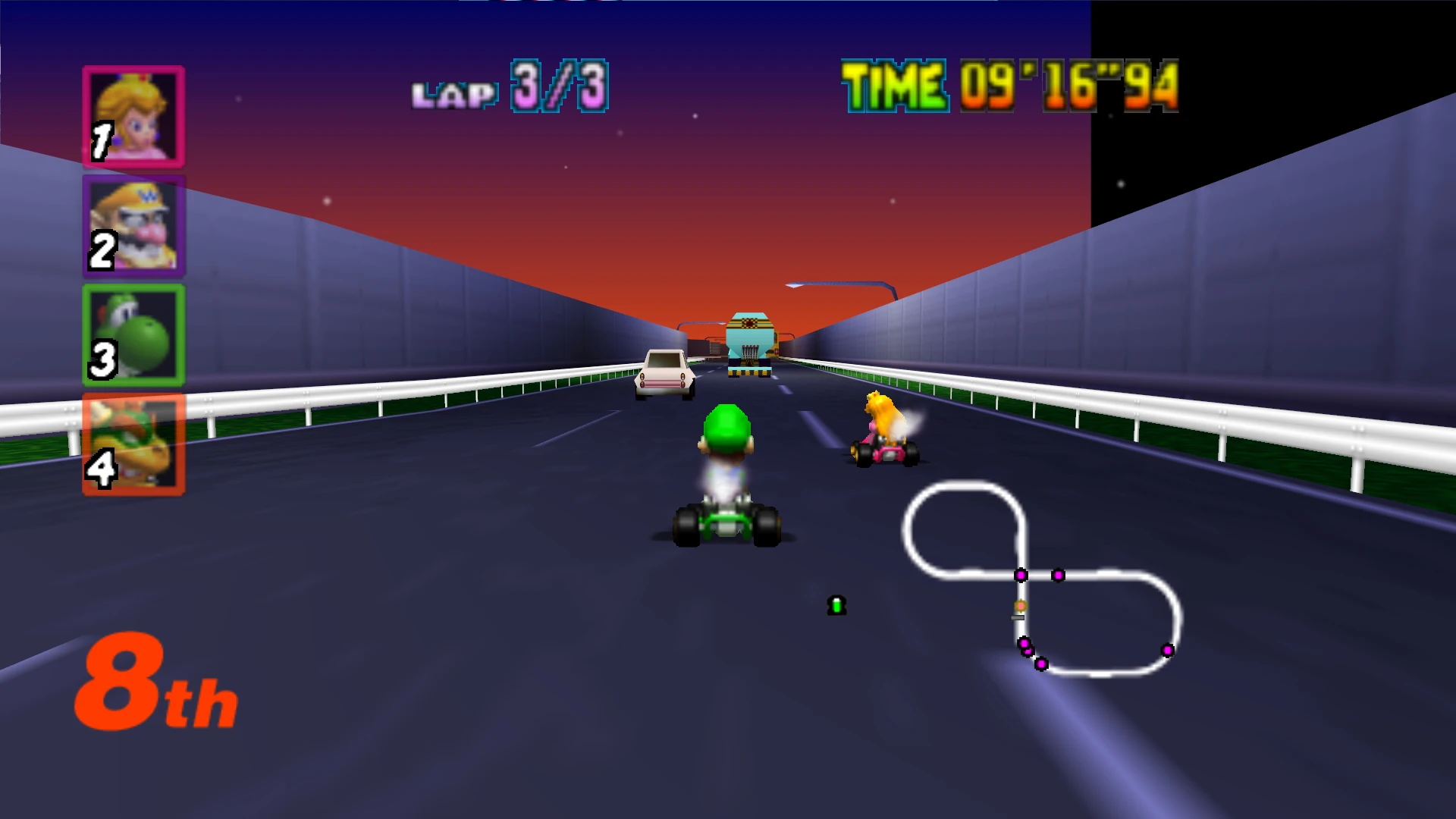
Task: Click Bowser's fourth place portrait
Action: tap(133, 444)
